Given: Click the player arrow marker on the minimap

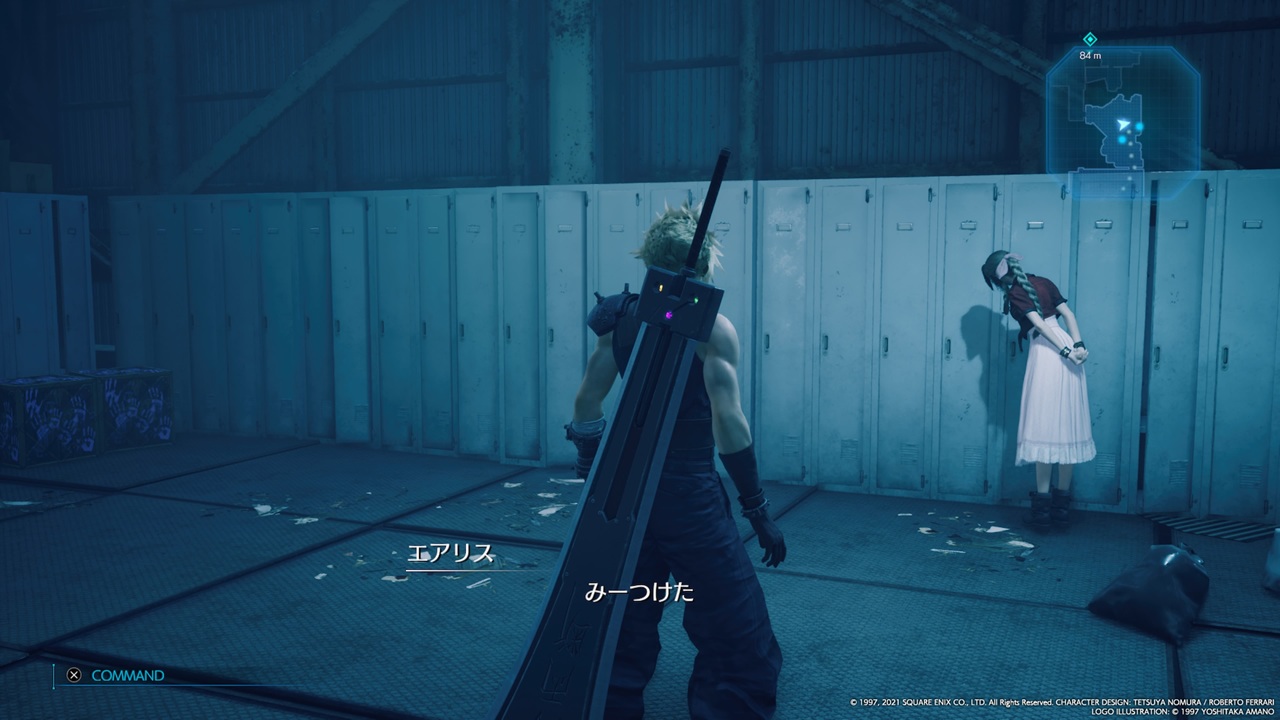Looking at the screenshot, I should [x=1124, y=124].
